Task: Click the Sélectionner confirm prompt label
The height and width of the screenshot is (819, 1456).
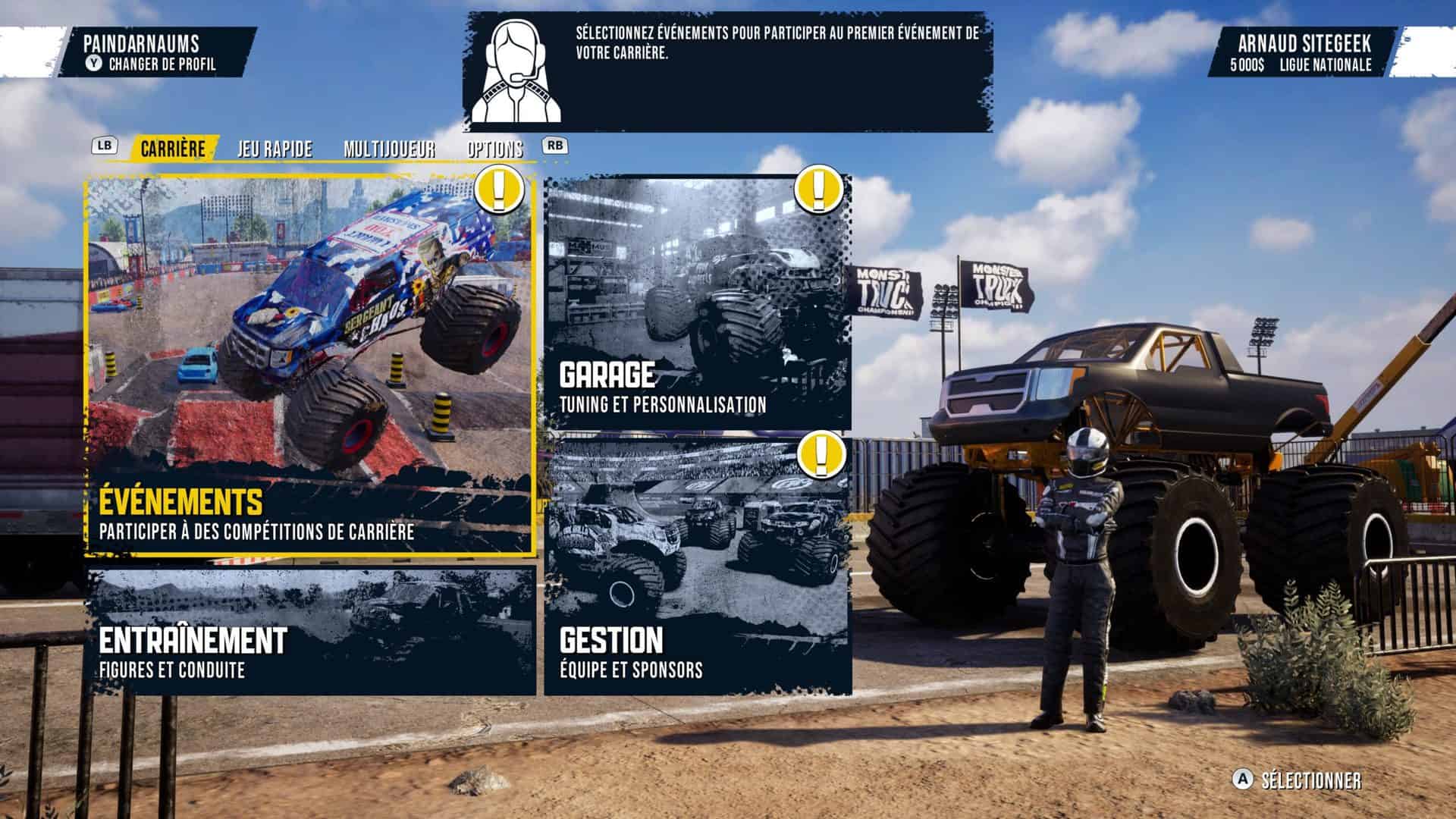Action: point(1310,781)
